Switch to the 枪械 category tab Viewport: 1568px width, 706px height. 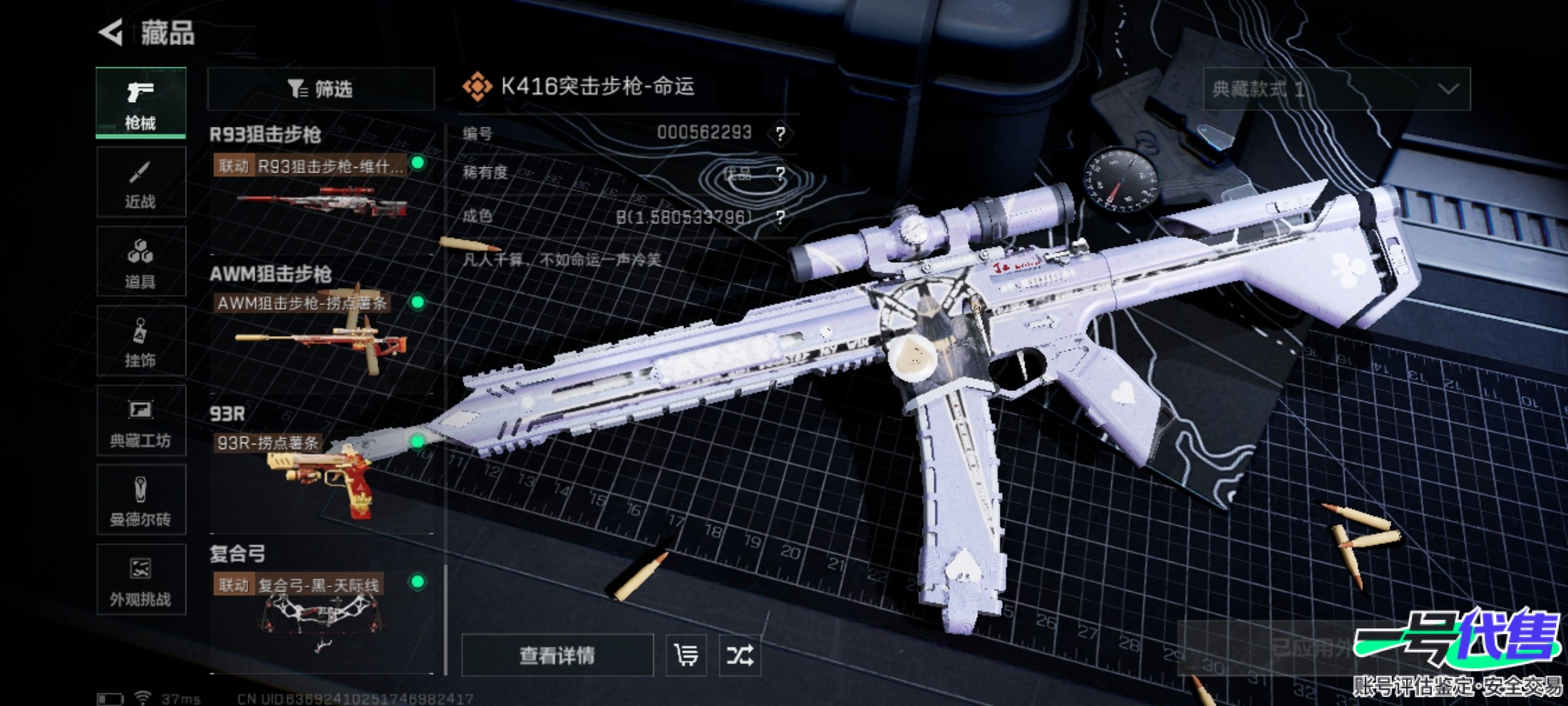pyautogui.click(x=140, y=103)
